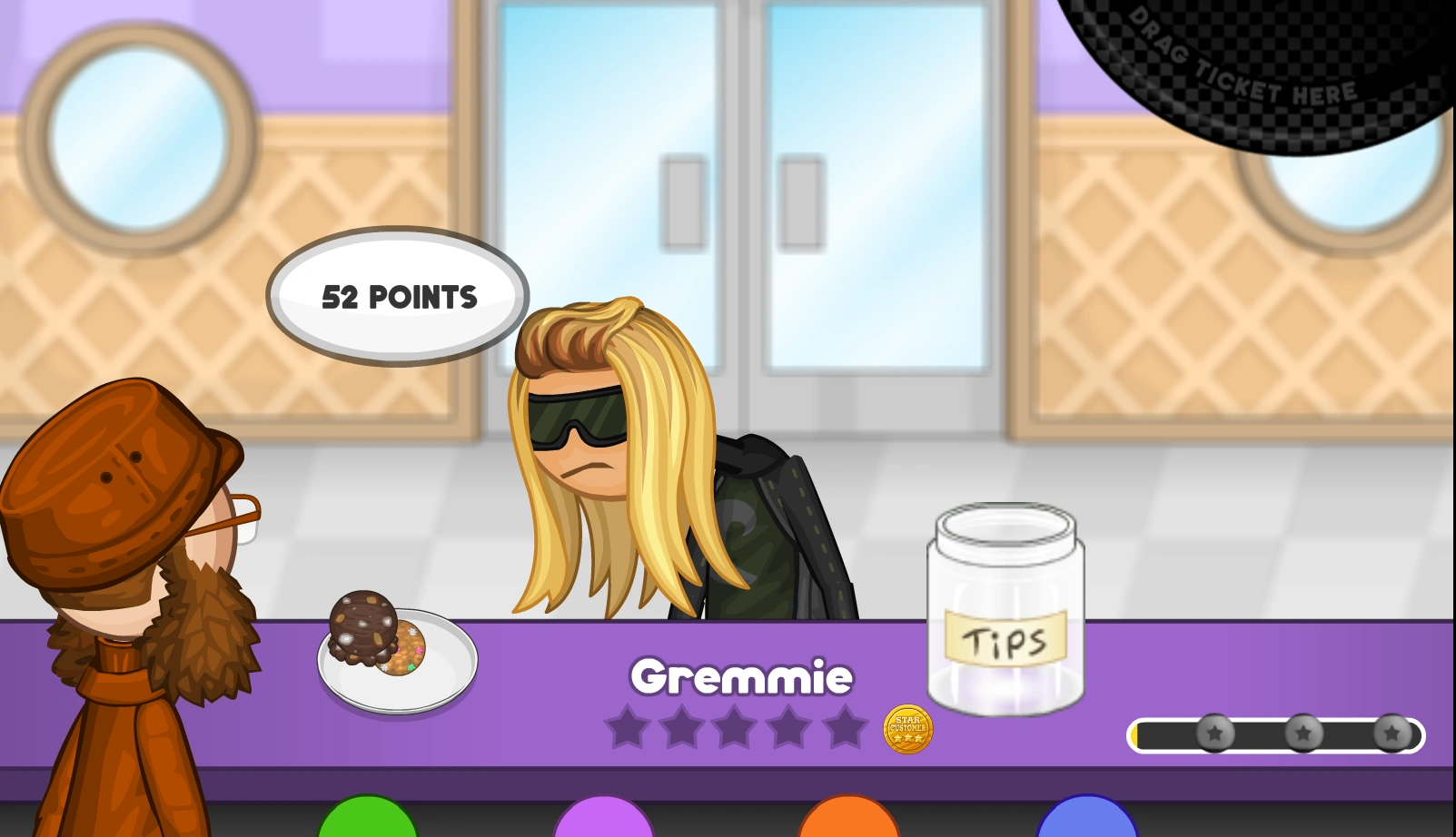Select the third rating star under Gremmie

pos(736,727)
